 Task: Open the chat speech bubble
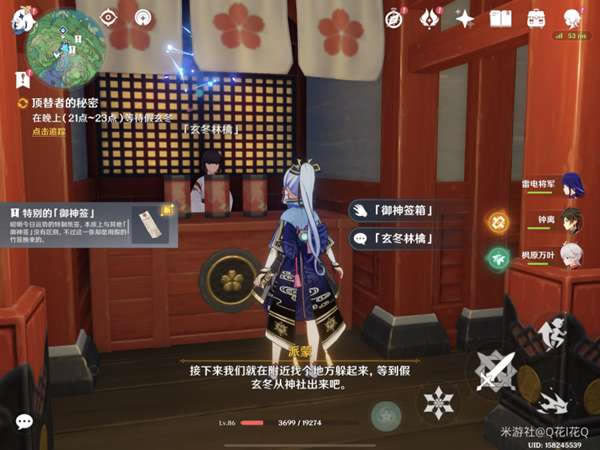point(23,422)
